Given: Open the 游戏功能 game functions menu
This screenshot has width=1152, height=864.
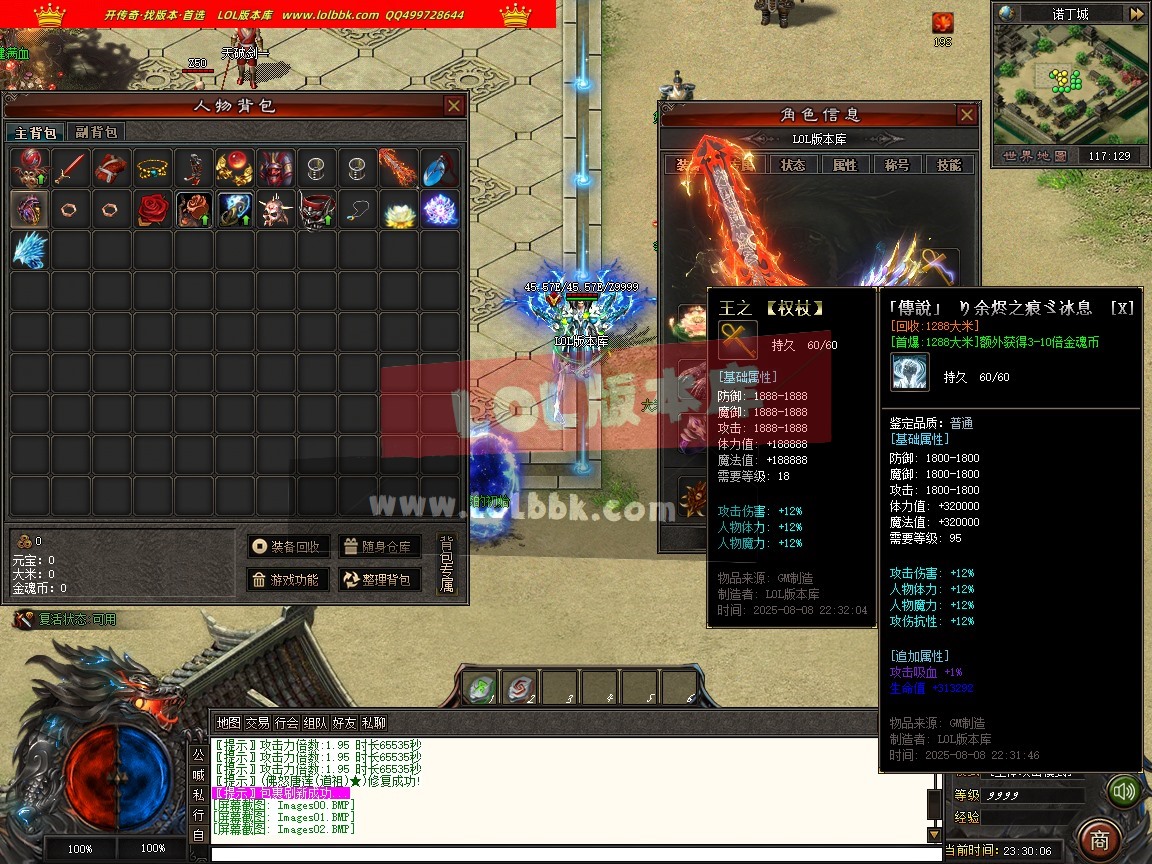Looking at the screenshot, I should 289,579.
